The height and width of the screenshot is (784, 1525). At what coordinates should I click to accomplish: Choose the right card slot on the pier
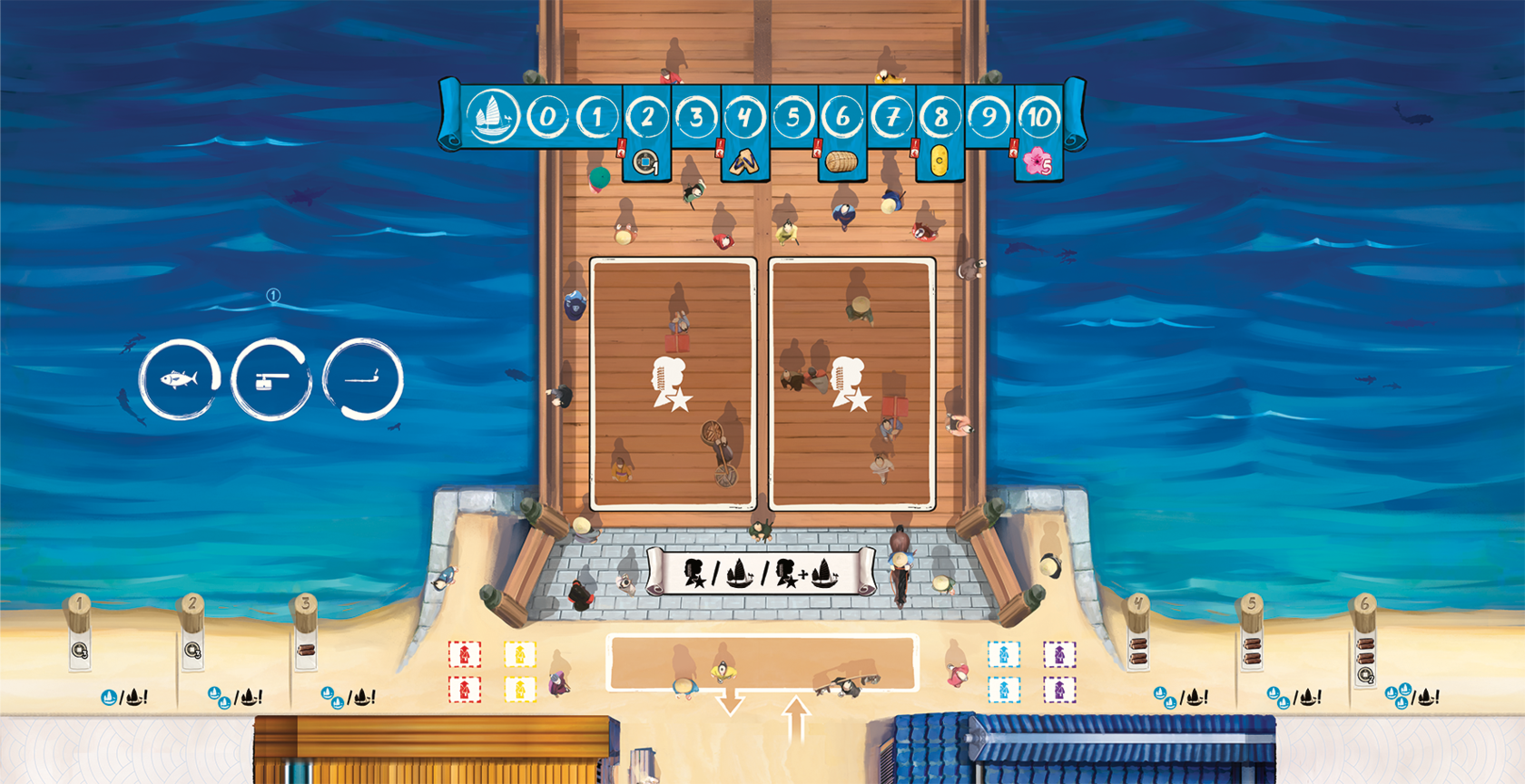pyautogui.click(x=851, y=384)
